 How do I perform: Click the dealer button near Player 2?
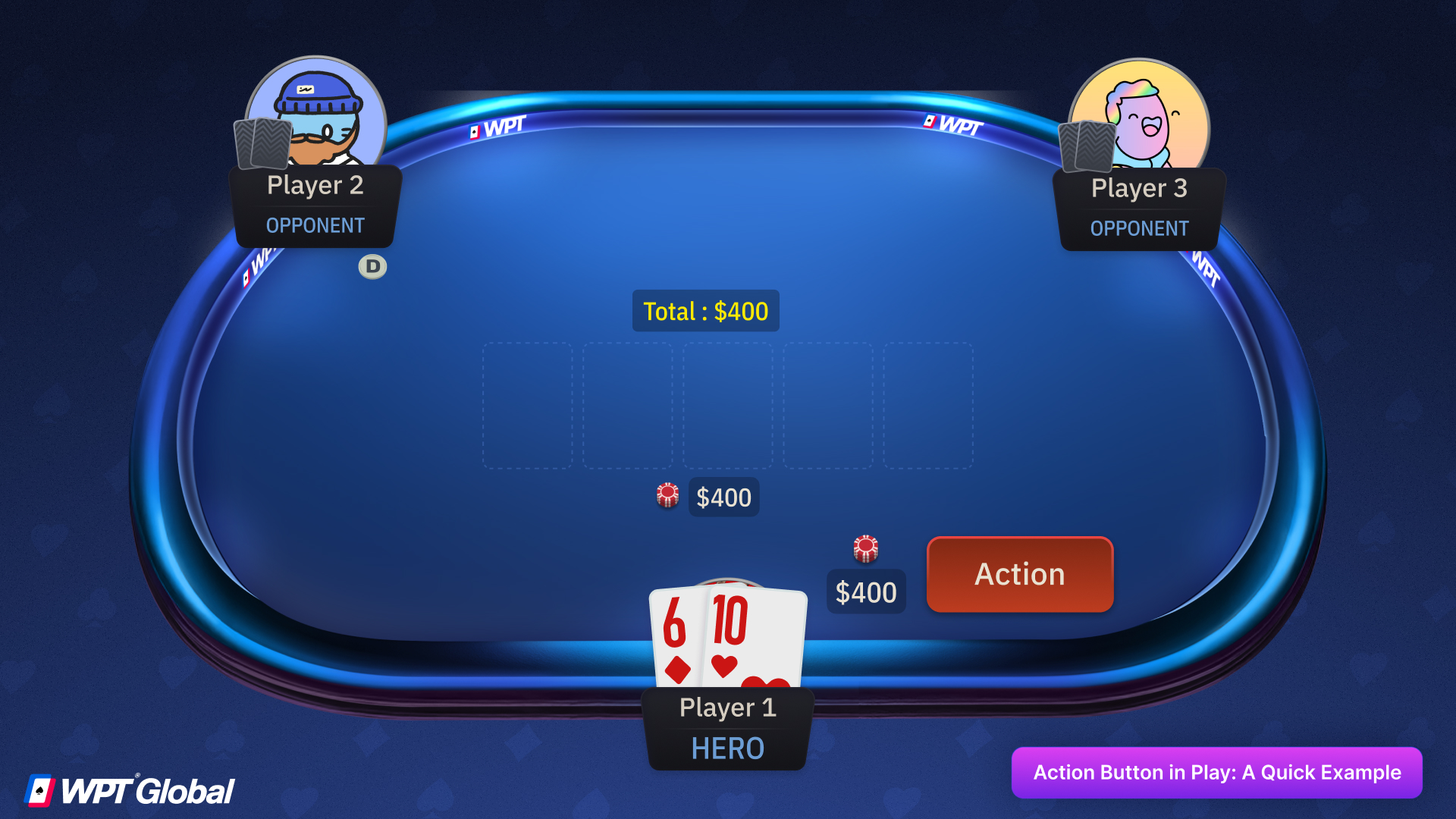372,266
